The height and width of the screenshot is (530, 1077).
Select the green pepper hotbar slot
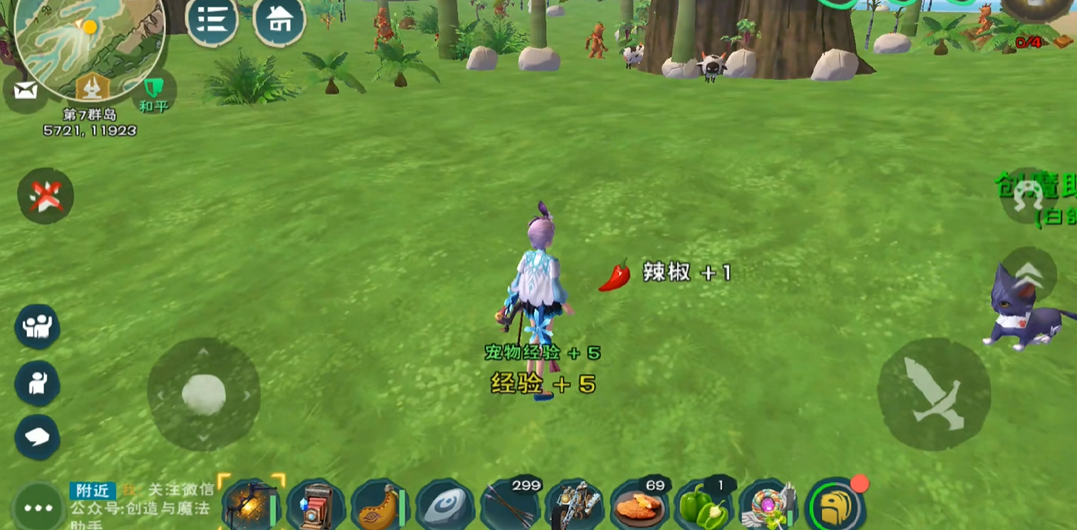click(704, 506)
